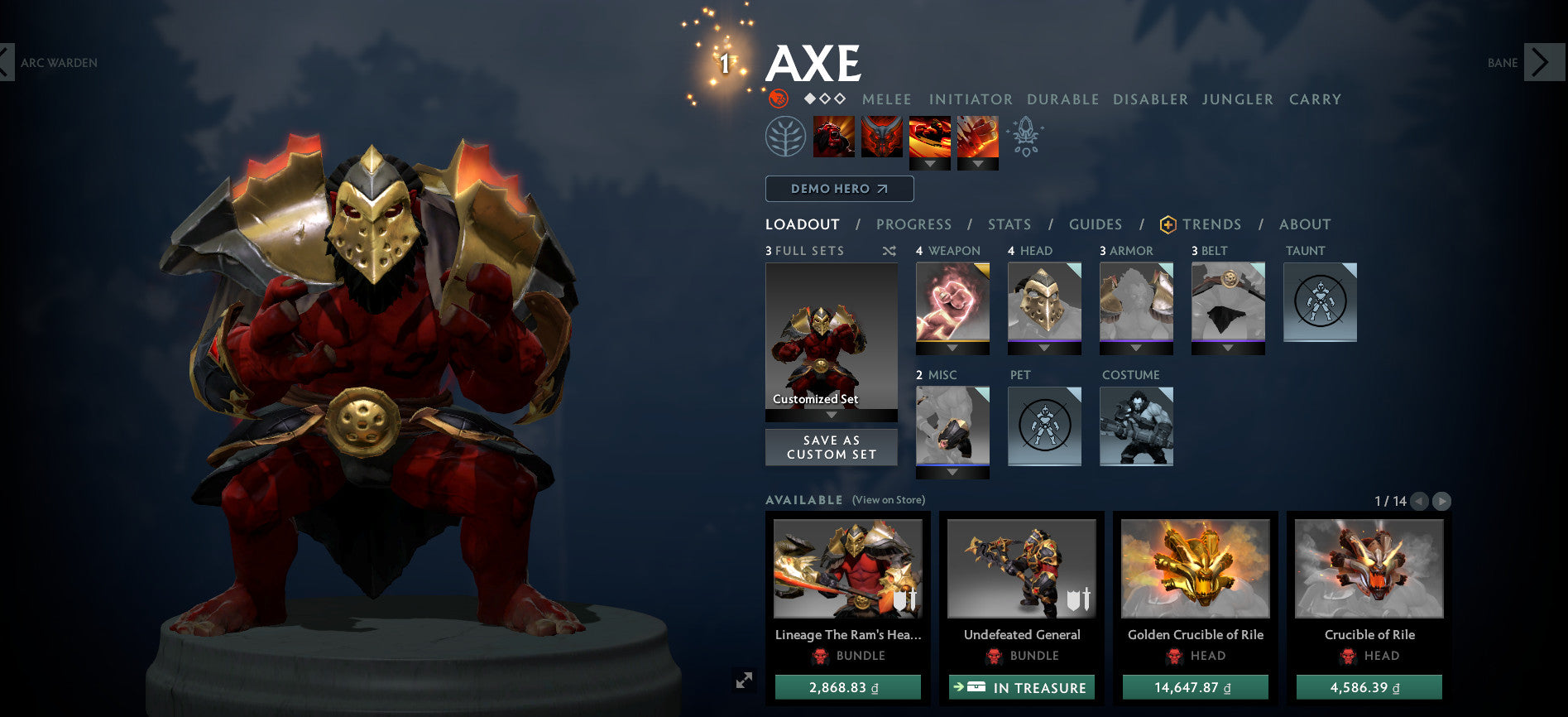The image size is (1568, 717).
Task: Click next page arrow for available items
Action: (x=1444, y=500)
